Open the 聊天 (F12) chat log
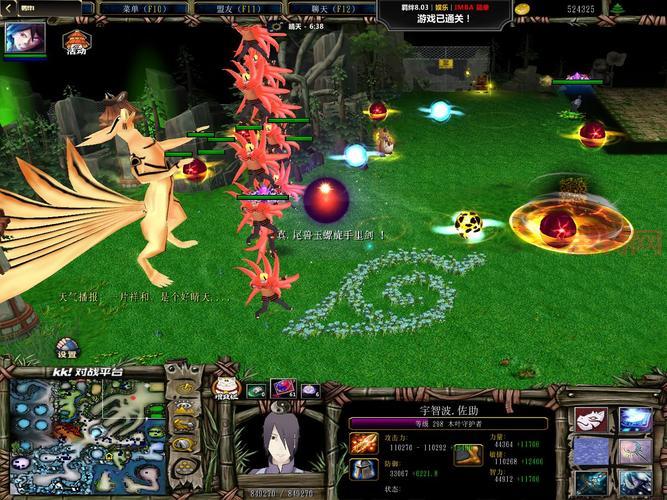This screenshot has width=667, height=500. [x=332, y=8]
